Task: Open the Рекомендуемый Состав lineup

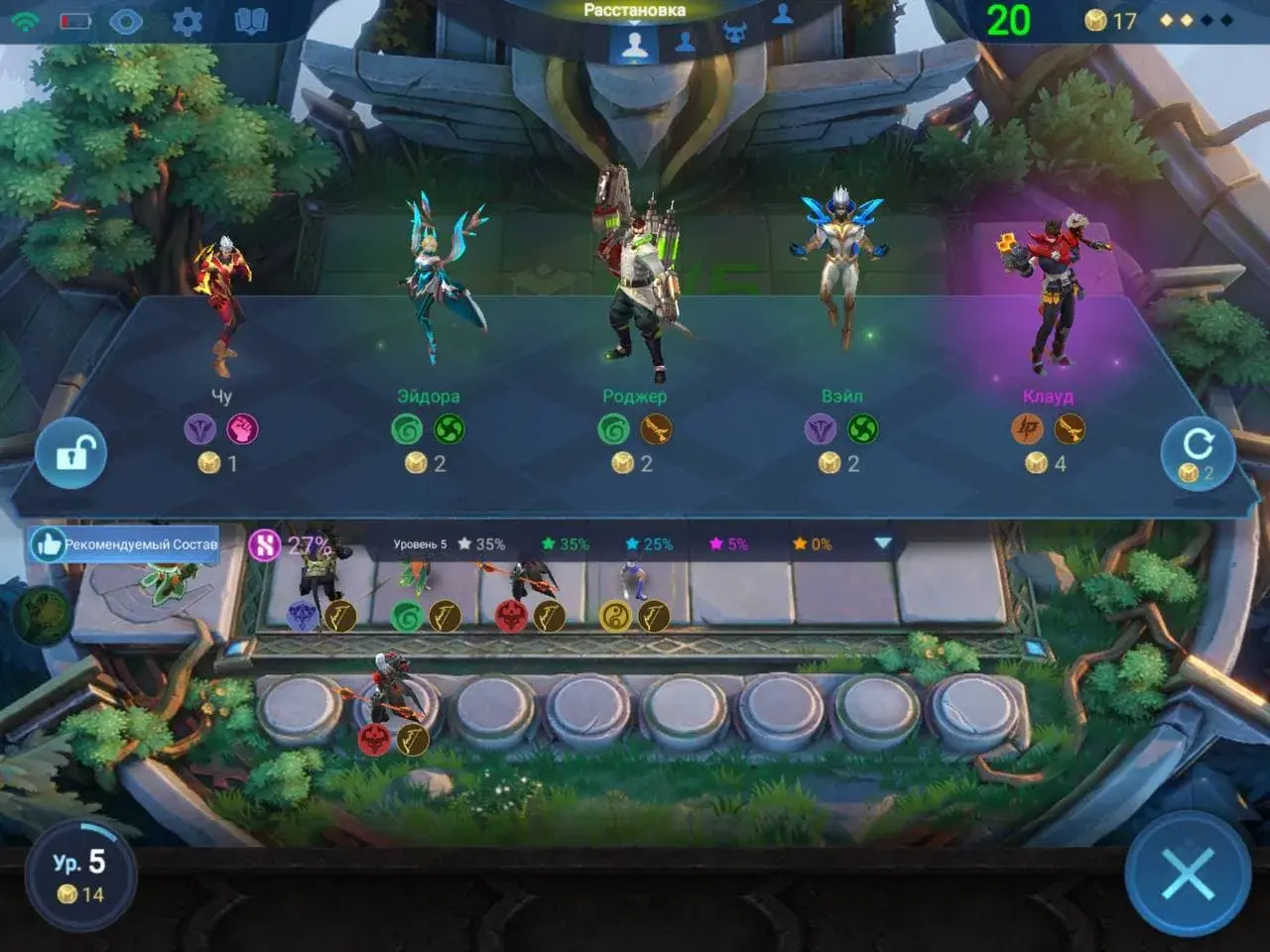Action: point(124,543)
